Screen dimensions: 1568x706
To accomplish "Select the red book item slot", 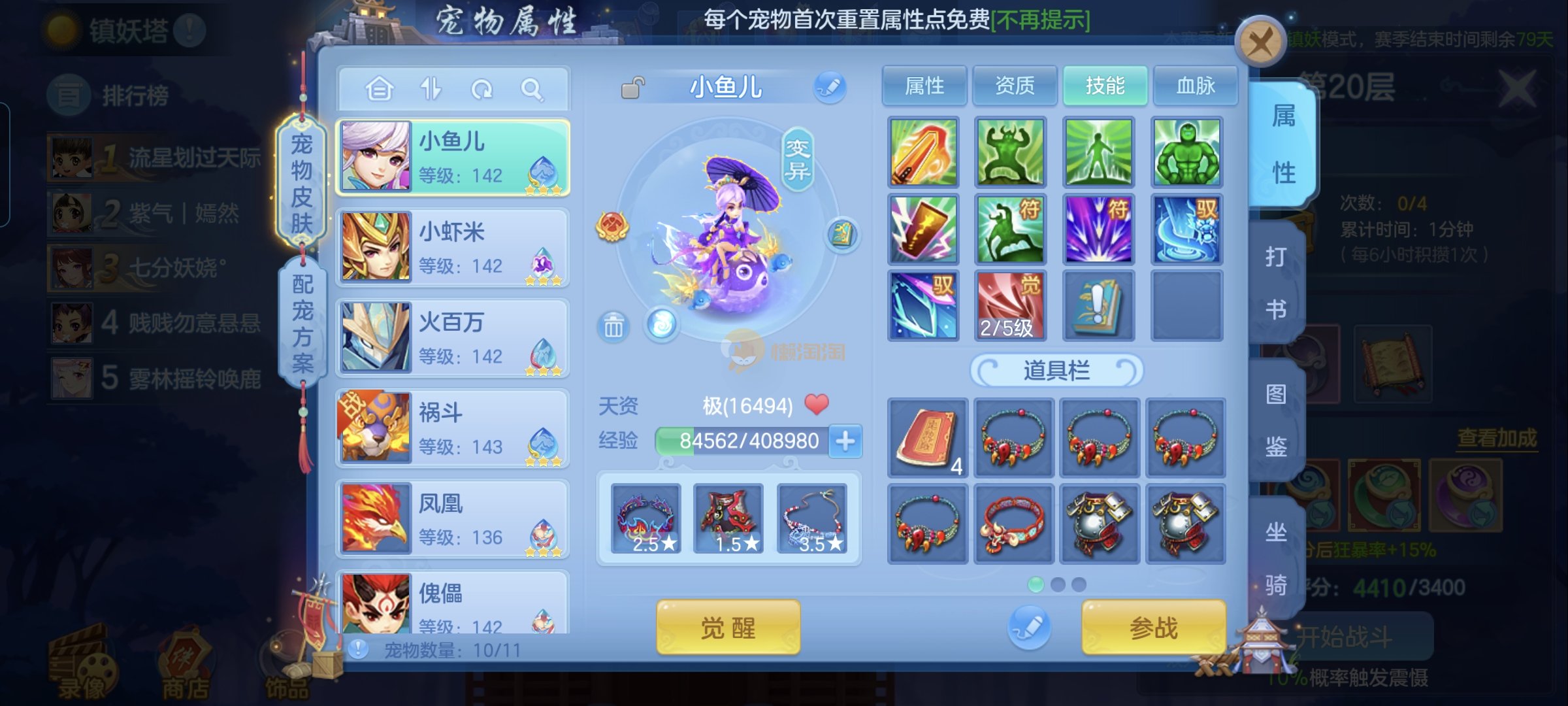I will [x=927, y=438].
